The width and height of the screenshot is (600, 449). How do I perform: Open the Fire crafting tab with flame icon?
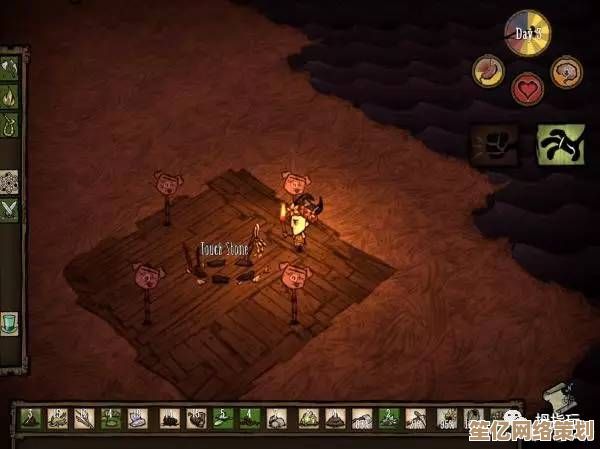coord(10,98)
